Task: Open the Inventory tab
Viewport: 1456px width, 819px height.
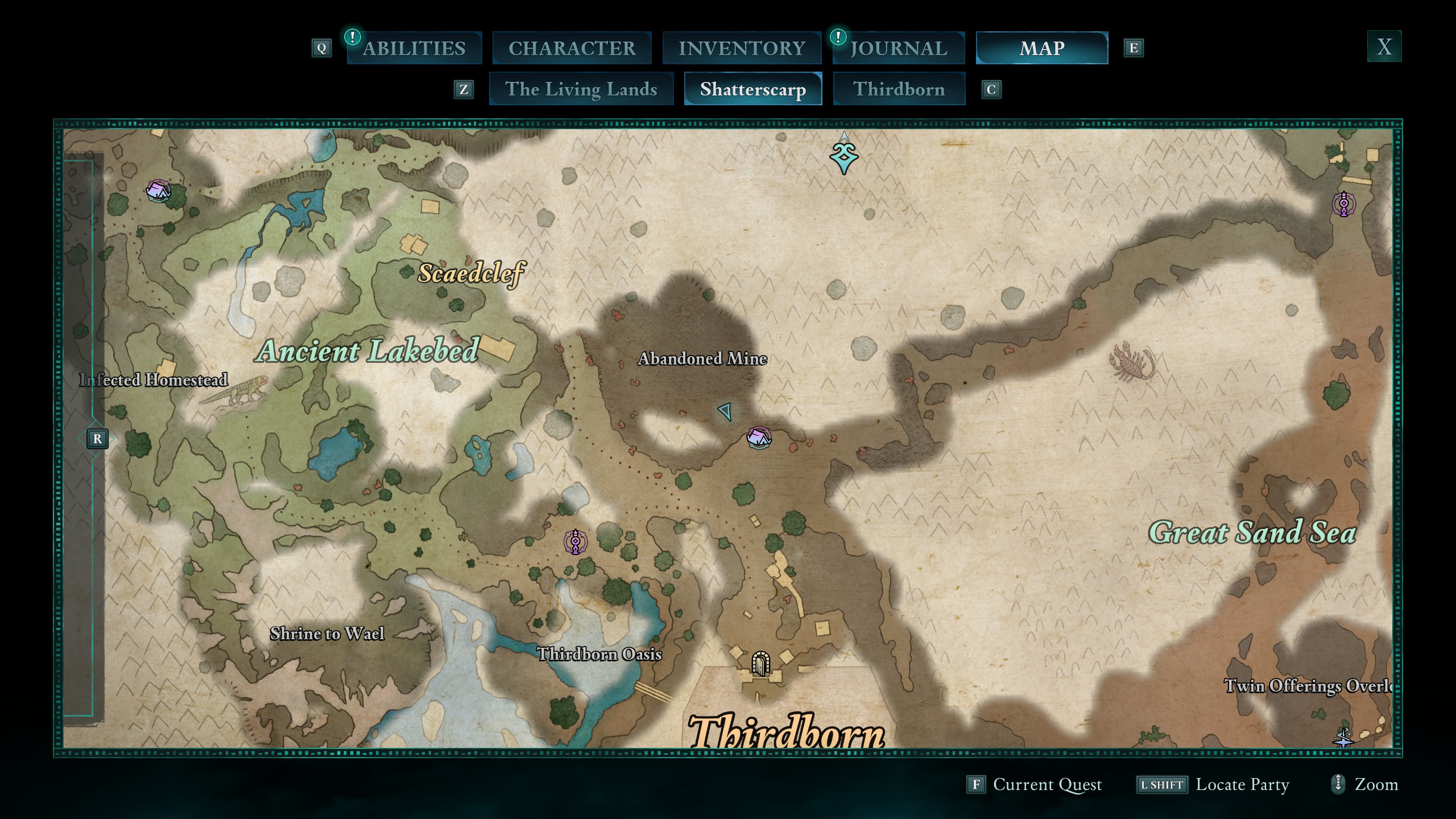Action: 742,48
